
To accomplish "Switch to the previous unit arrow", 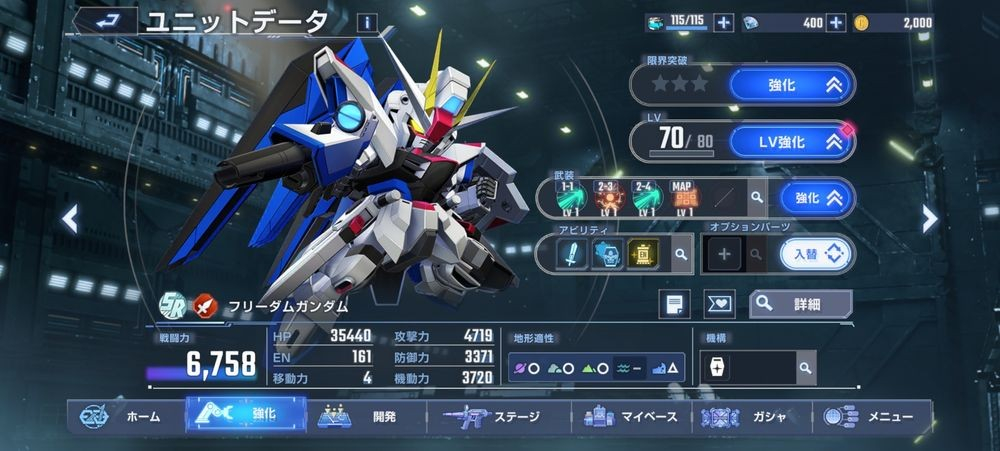I will click(69, 219).
